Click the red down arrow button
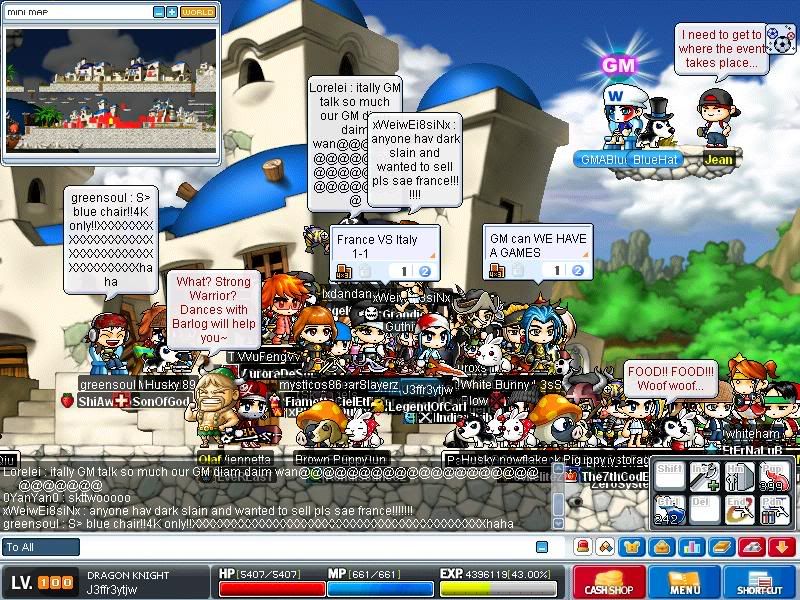 coord(781,547)
